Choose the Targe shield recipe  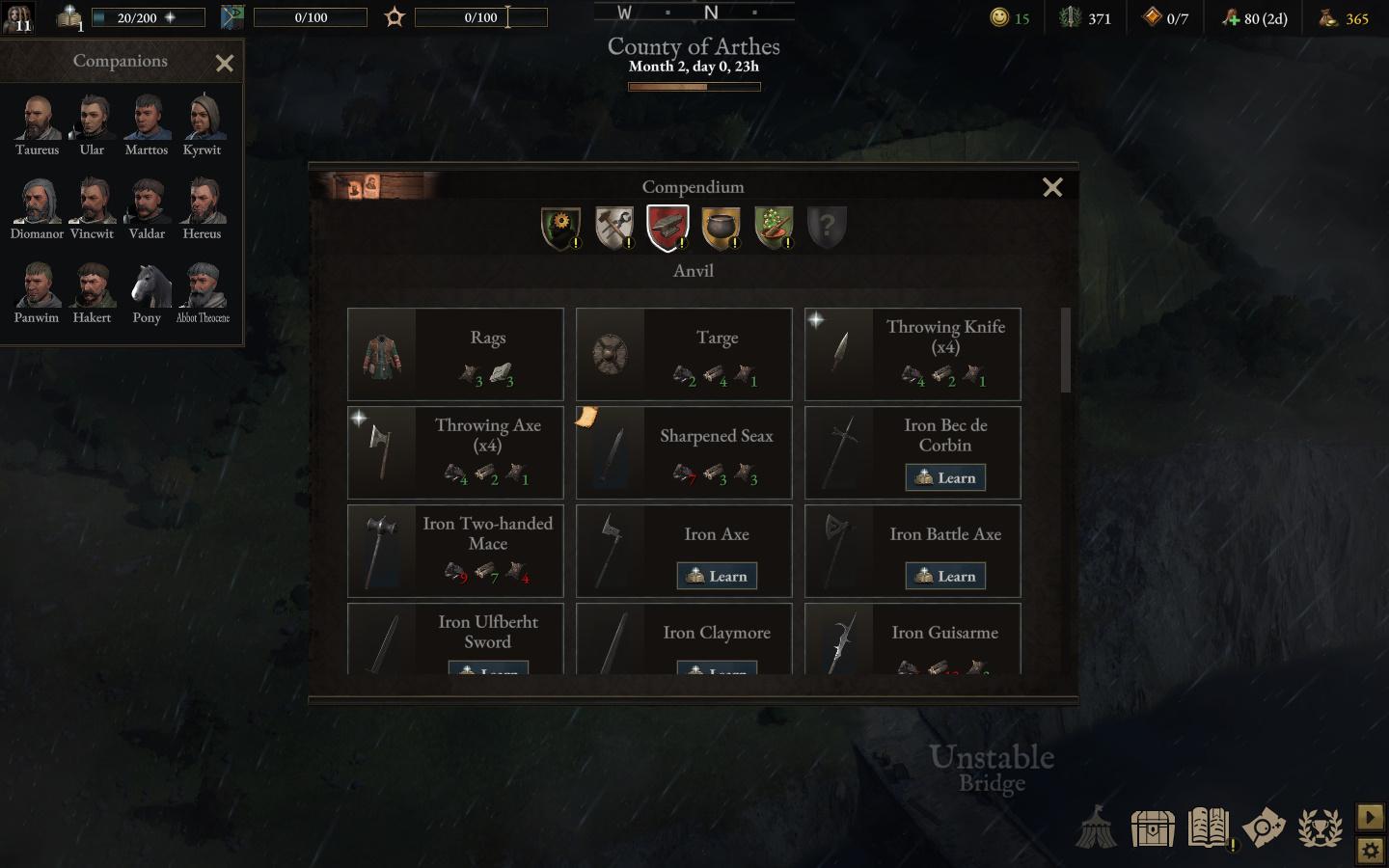tap(684, 354)
